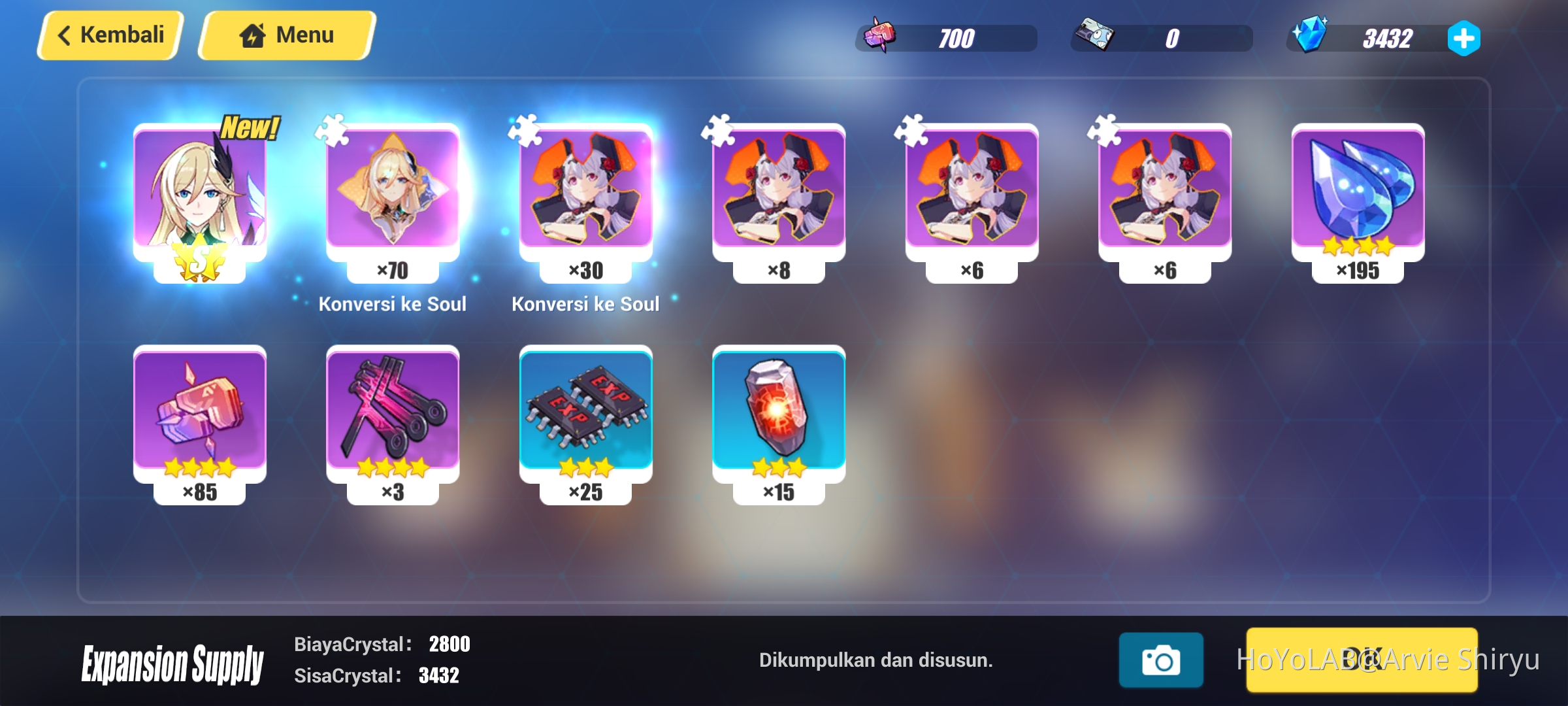Image resolution: width=1568 pixels, height=706 pixels.
Task: Click Konversi ke Soul under the ×30 item
Action: pos(585,303)
